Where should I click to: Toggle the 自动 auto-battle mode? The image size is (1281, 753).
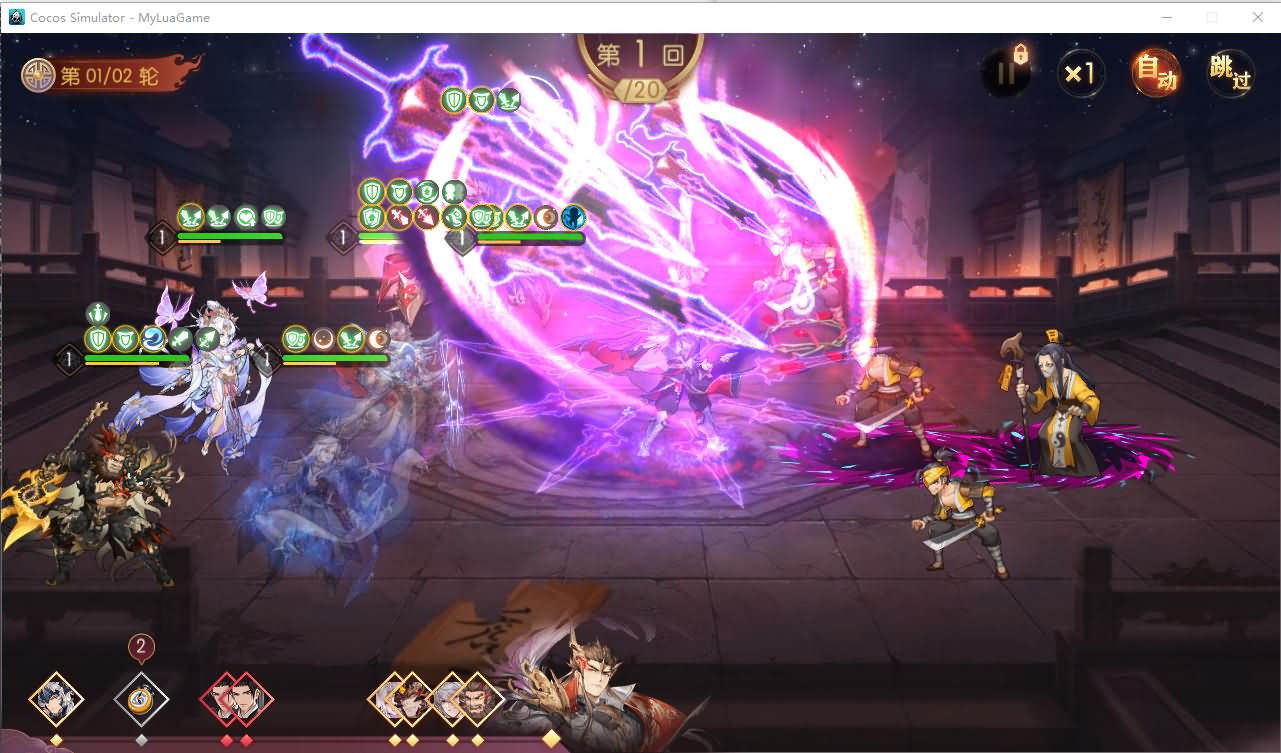1155,73
